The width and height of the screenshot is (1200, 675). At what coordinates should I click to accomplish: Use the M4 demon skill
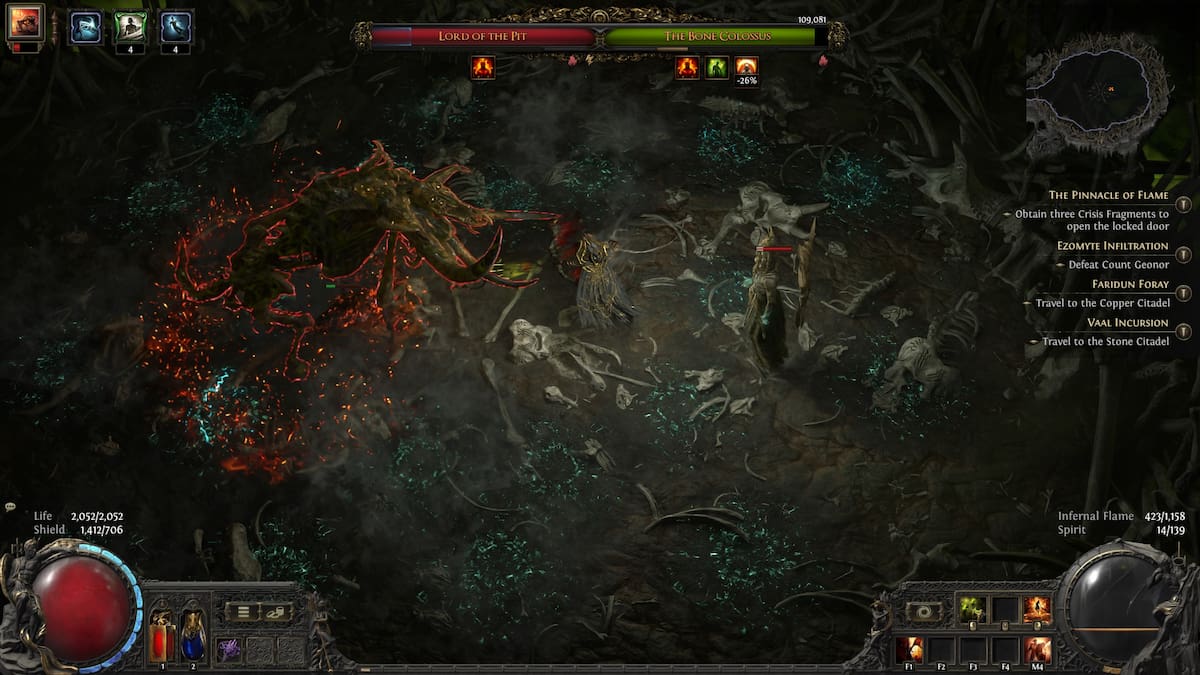point(1037,648)
